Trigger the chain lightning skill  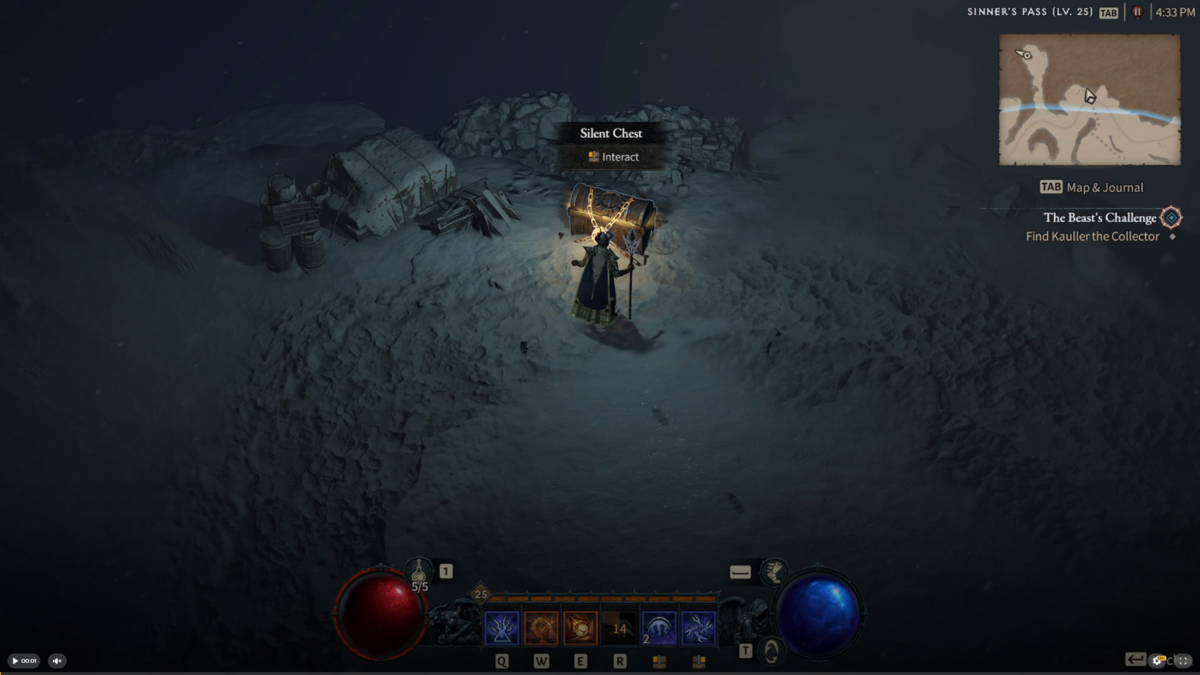click(x=698, y=628)
